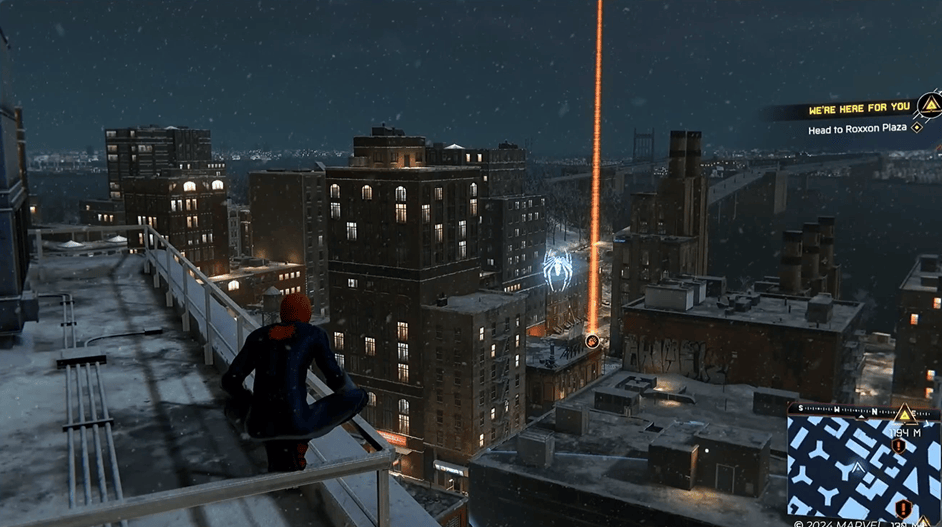
Task: Click the yellow triangle objective marker on the compass
Action: [x=905, y=412]
